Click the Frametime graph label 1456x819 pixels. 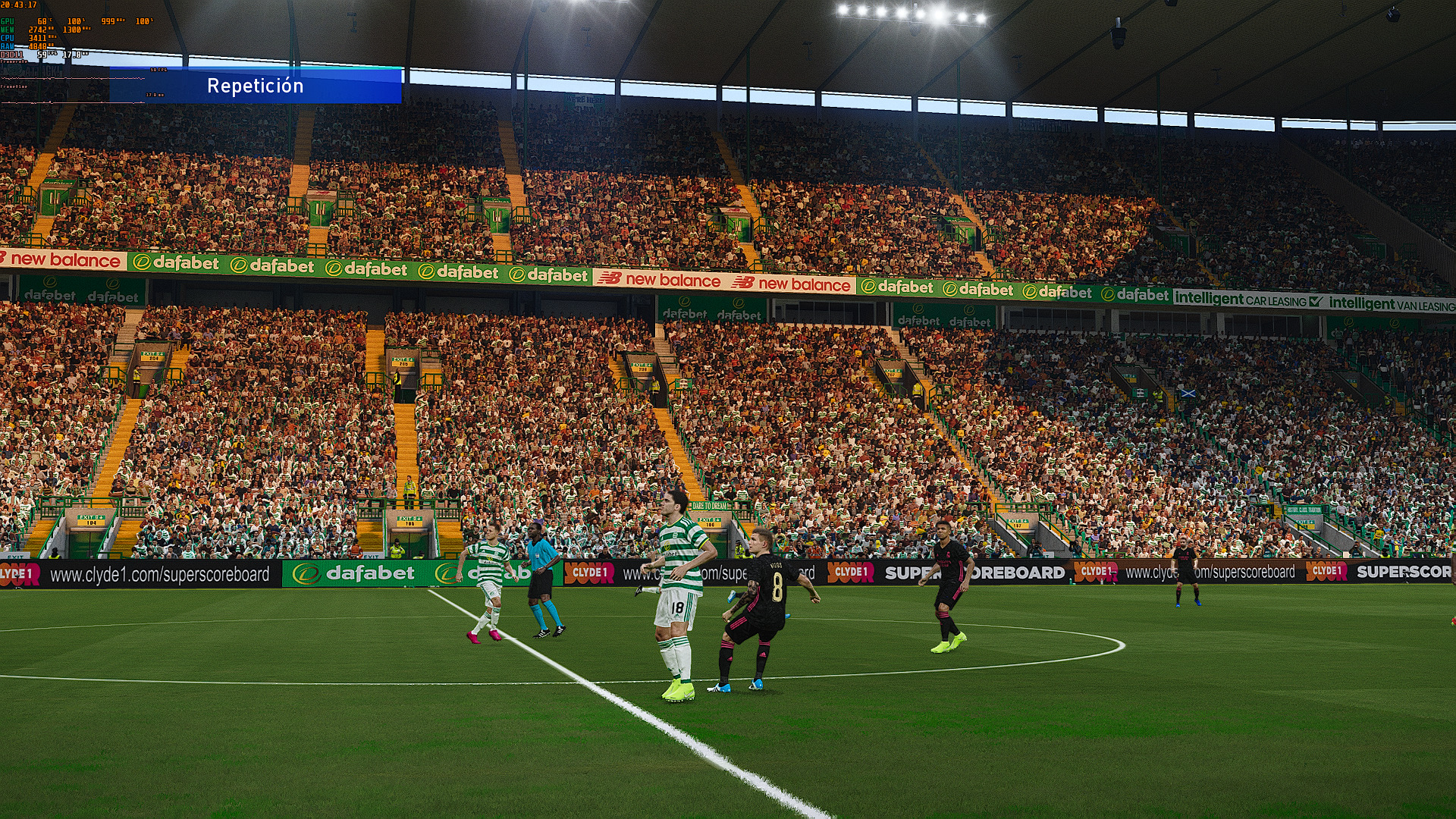pyautogui.click(x=14, y=86)
